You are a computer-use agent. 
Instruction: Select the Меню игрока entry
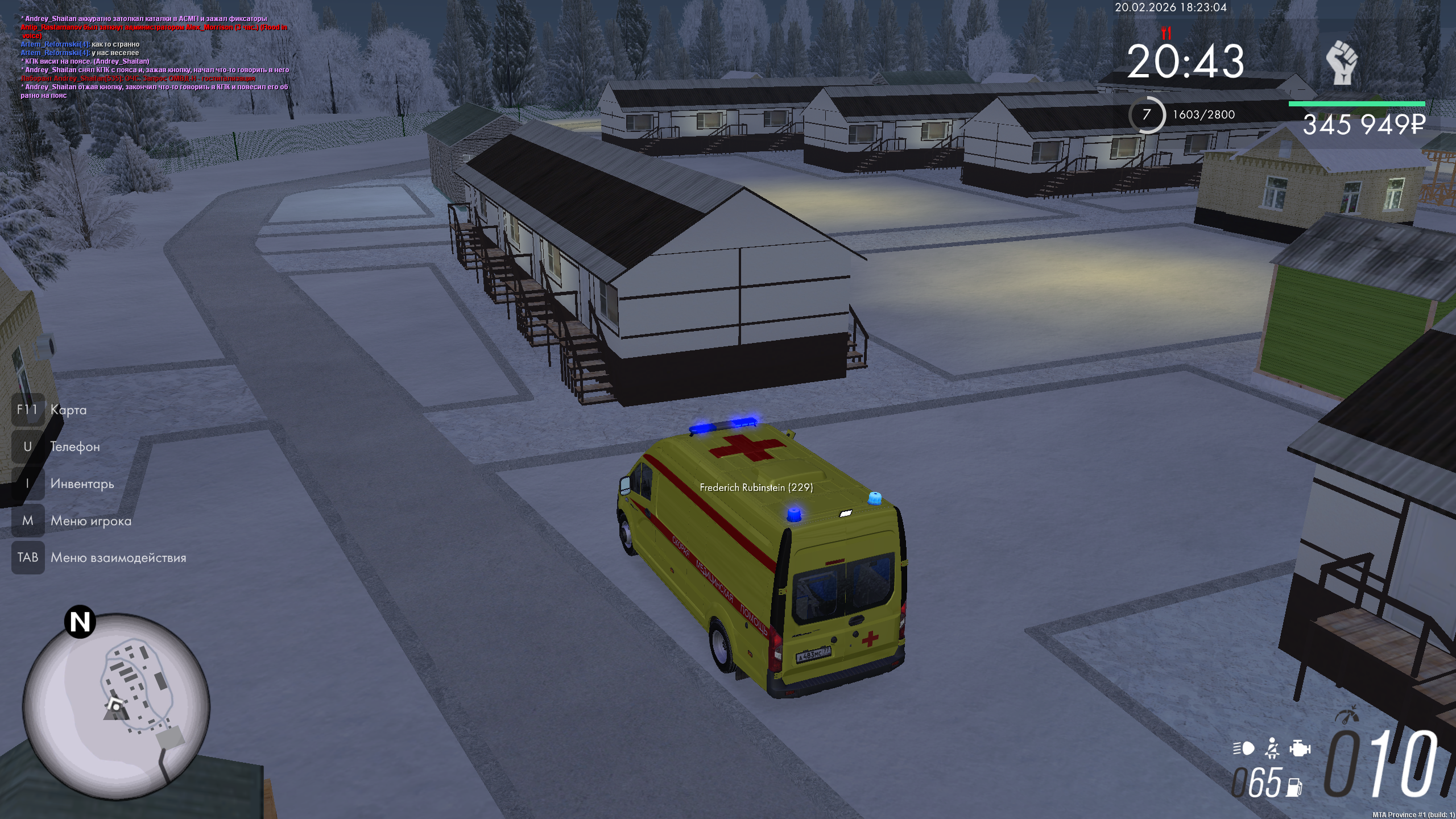(x=90, y=520)
